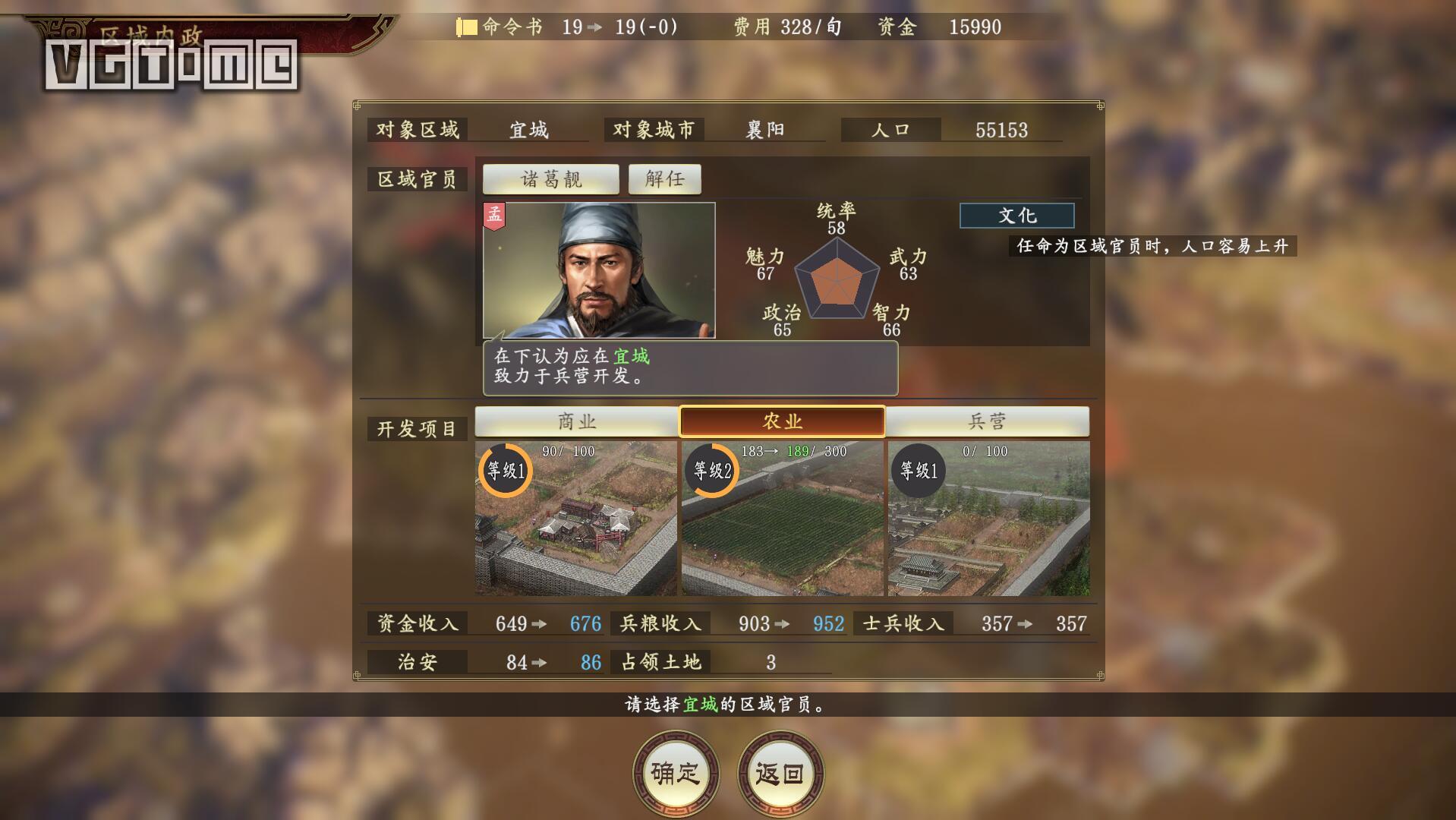
Task: Click the pentagon stat chart
Action: coord(839,277)
